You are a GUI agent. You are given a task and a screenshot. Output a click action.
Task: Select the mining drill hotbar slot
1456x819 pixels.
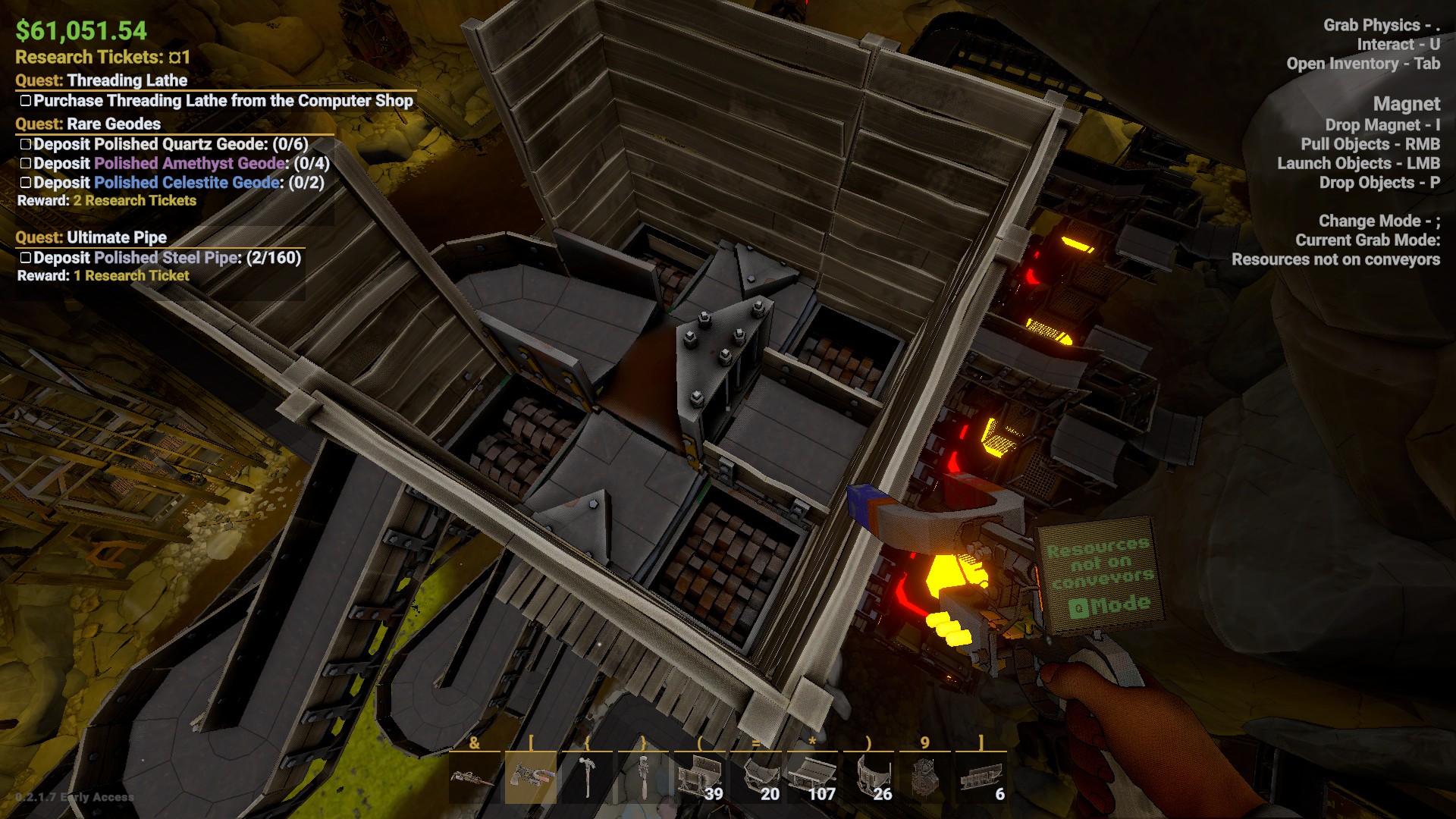[474, 778]
